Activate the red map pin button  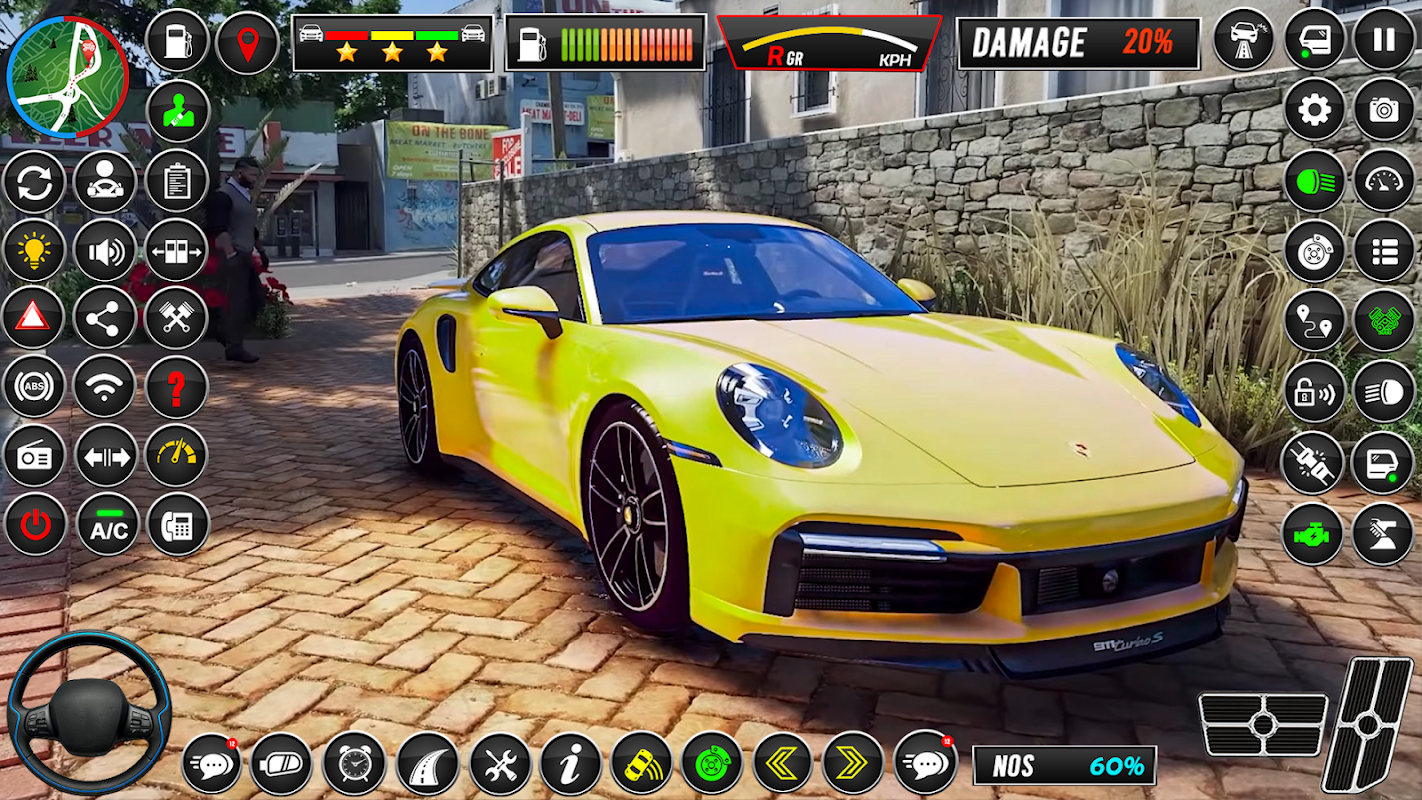tap(247, 43)
